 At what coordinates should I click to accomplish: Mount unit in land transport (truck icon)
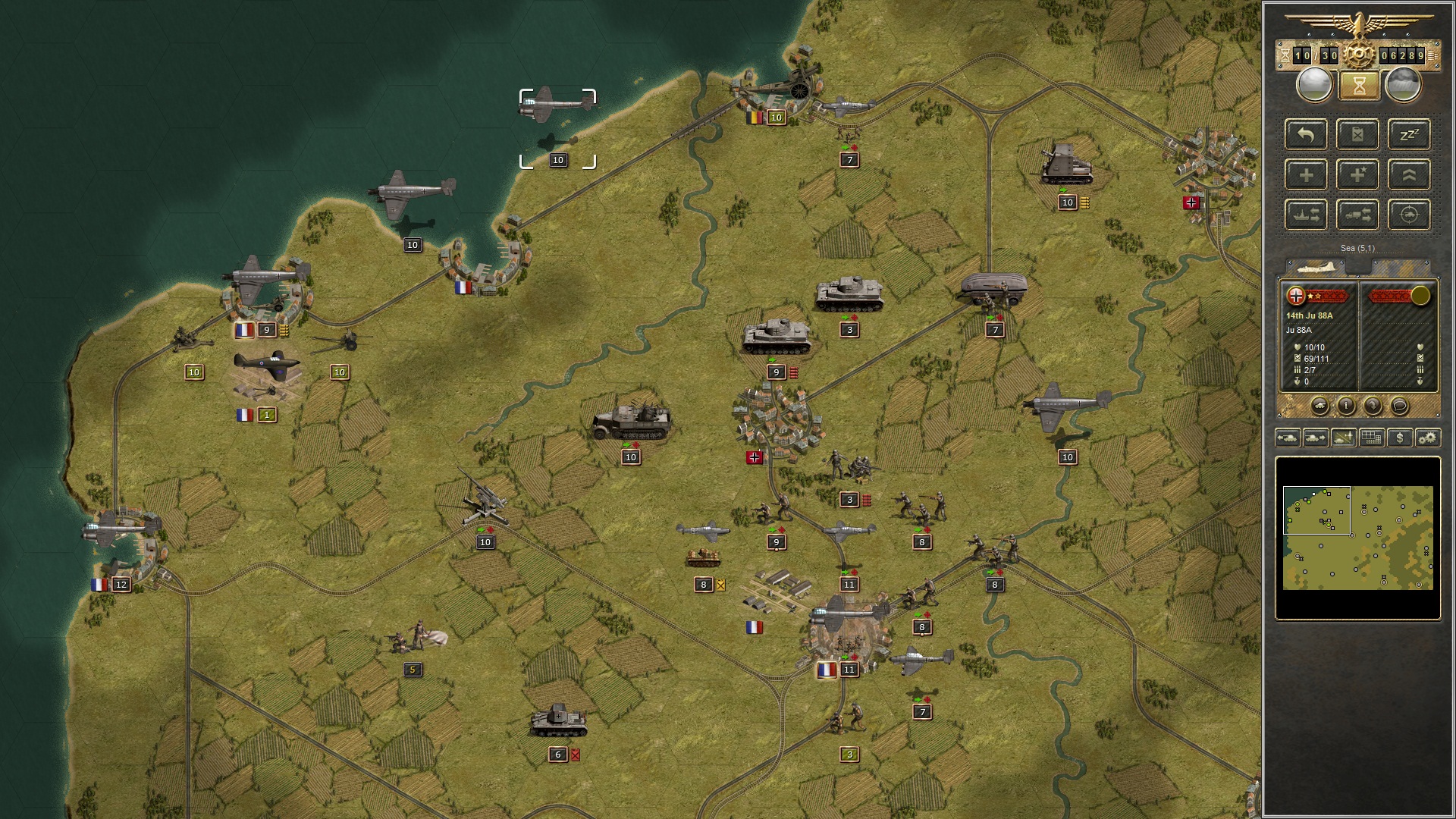coord(1359,215)
